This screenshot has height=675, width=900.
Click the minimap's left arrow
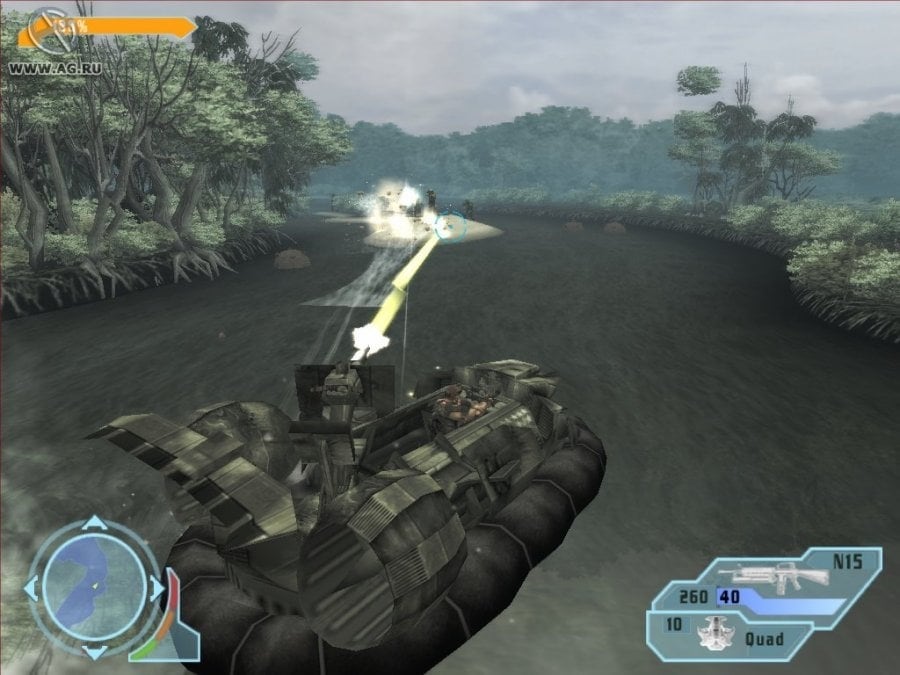pos(31,587)
